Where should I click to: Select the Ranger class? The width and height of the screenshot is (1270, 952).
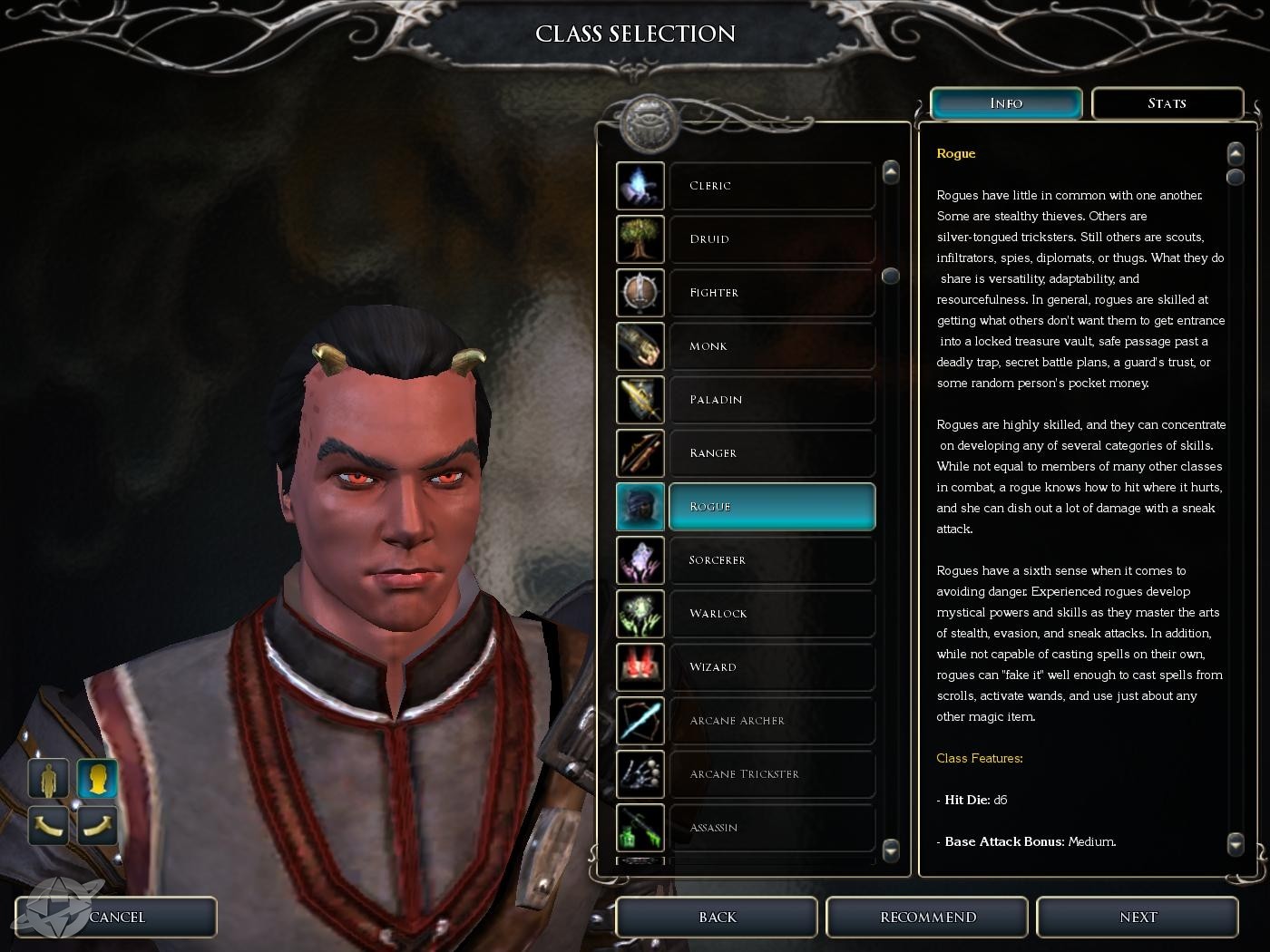(x=771, y=453)
